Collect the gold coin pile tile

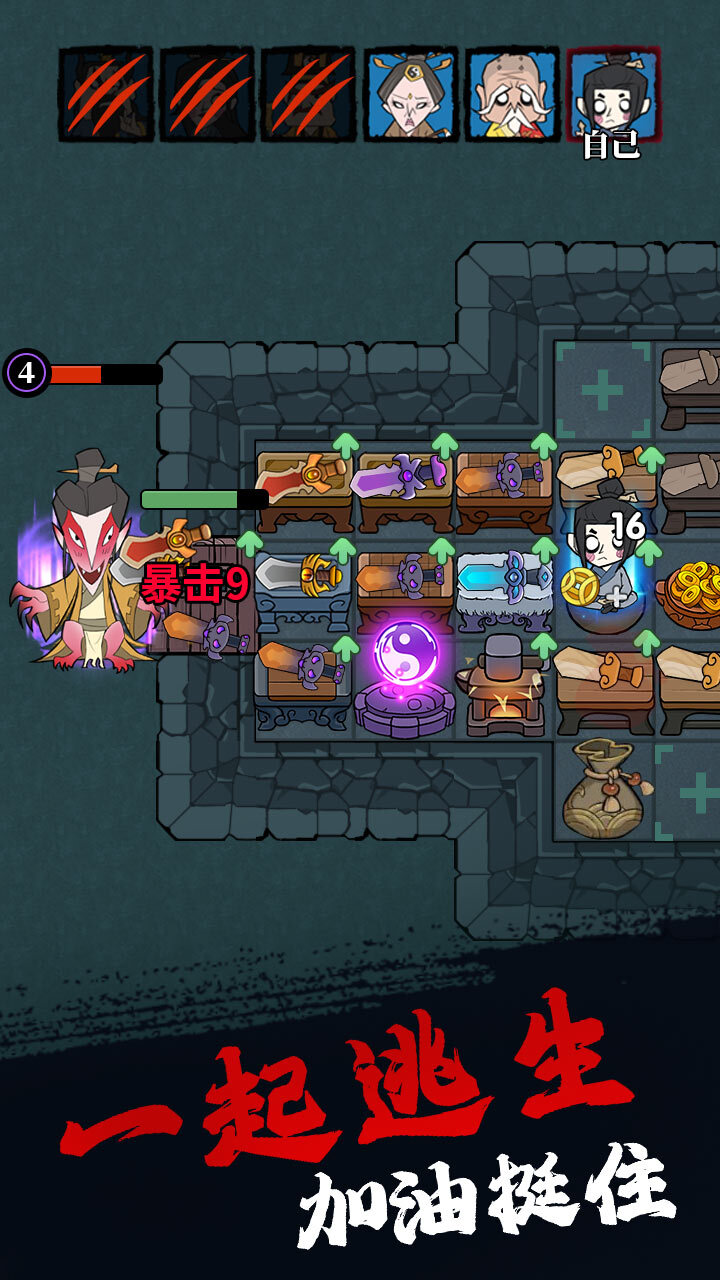point(694,585)
